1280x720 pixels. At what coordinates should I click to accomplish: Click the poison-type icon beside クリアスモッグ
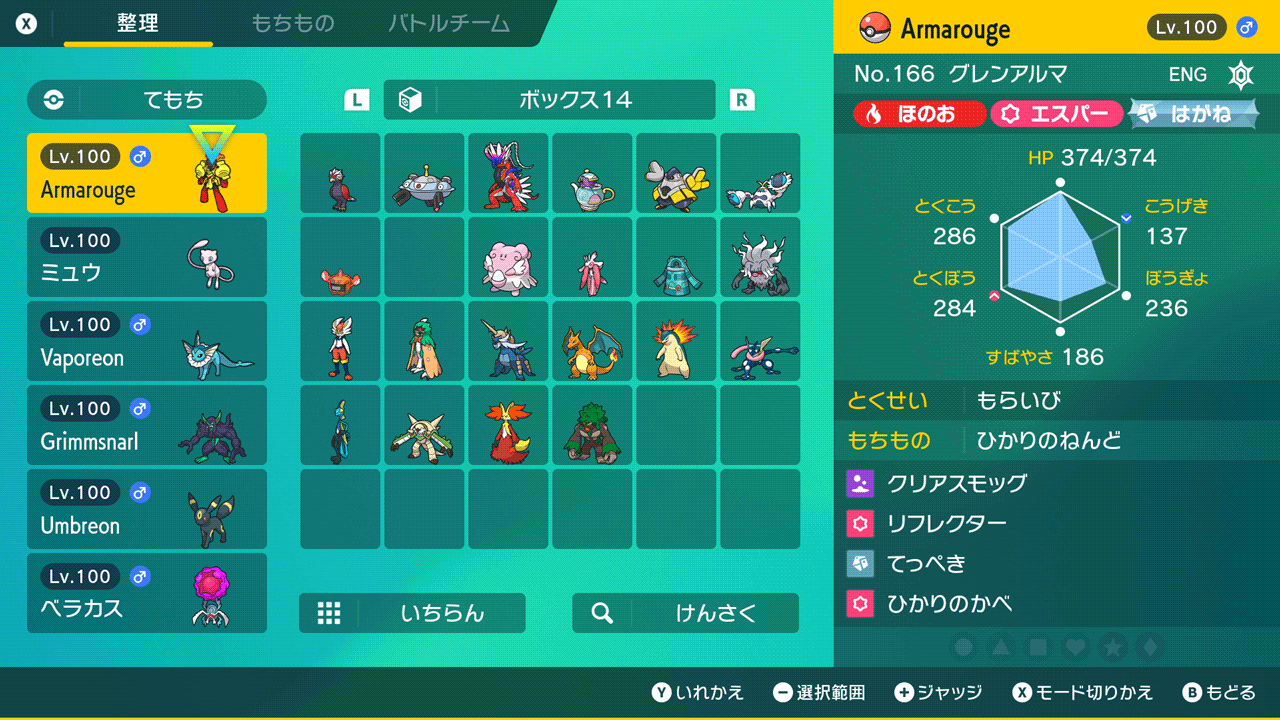point(860,483)
